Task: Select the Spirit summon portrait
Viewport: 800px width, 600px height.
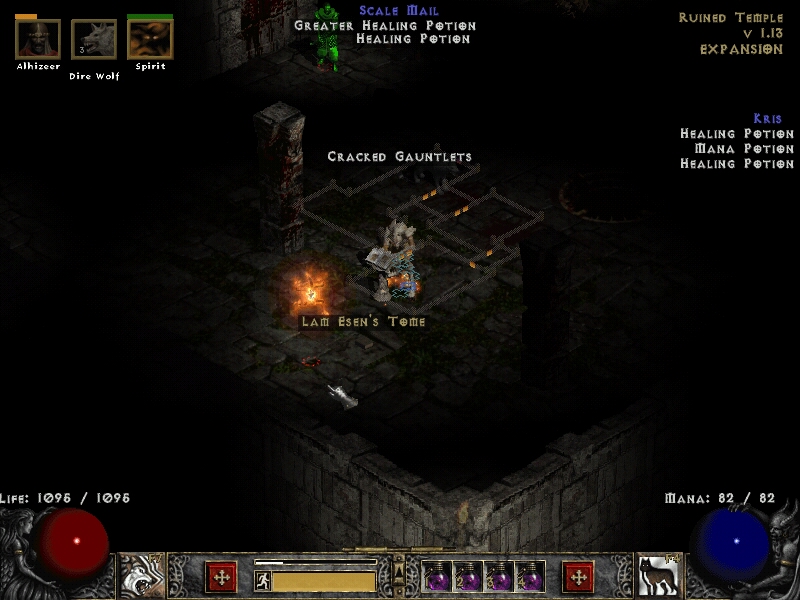Action: pos(150,40)
